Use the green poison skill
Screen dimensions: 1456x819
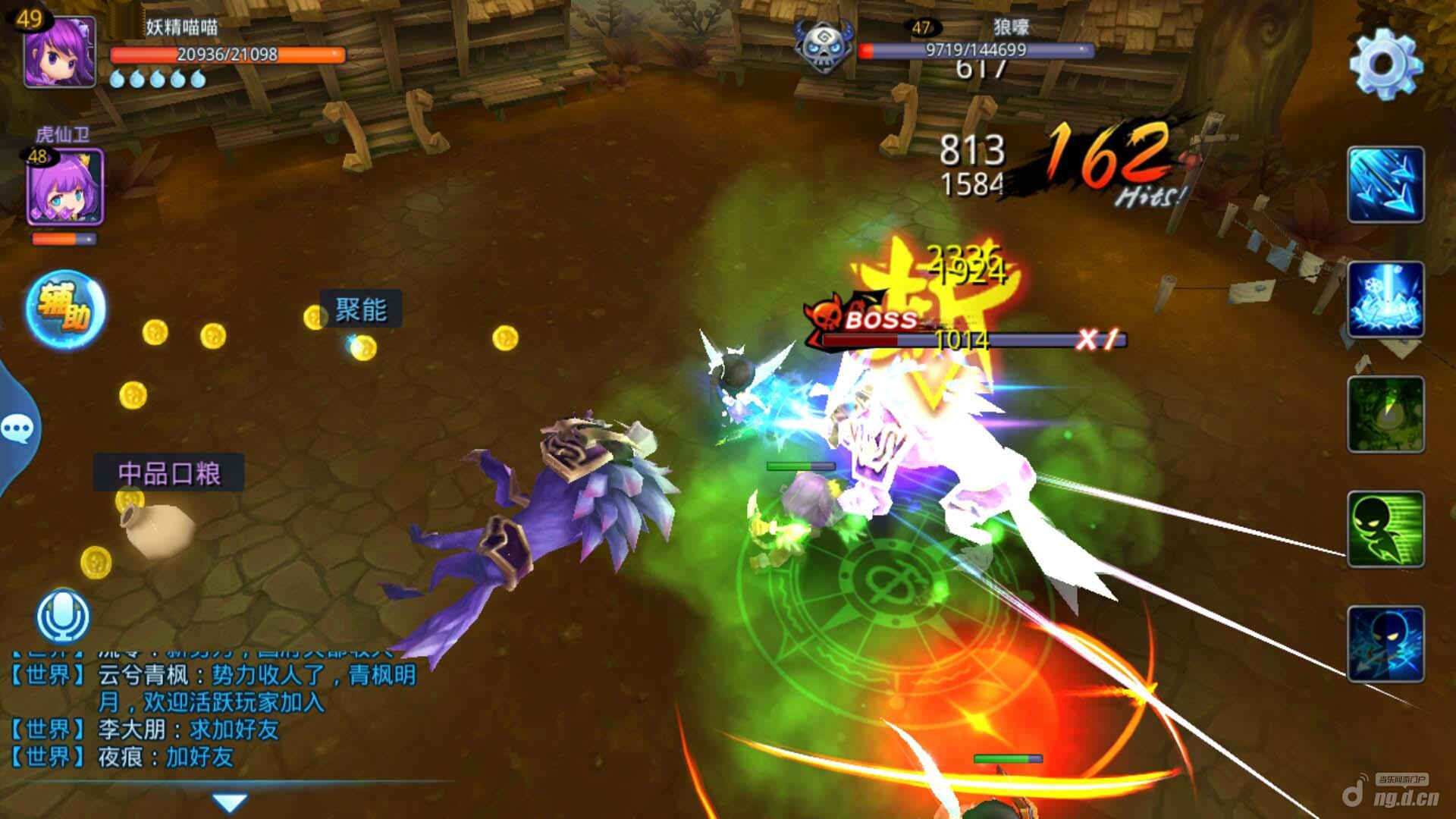click(x=1385, y=414)
